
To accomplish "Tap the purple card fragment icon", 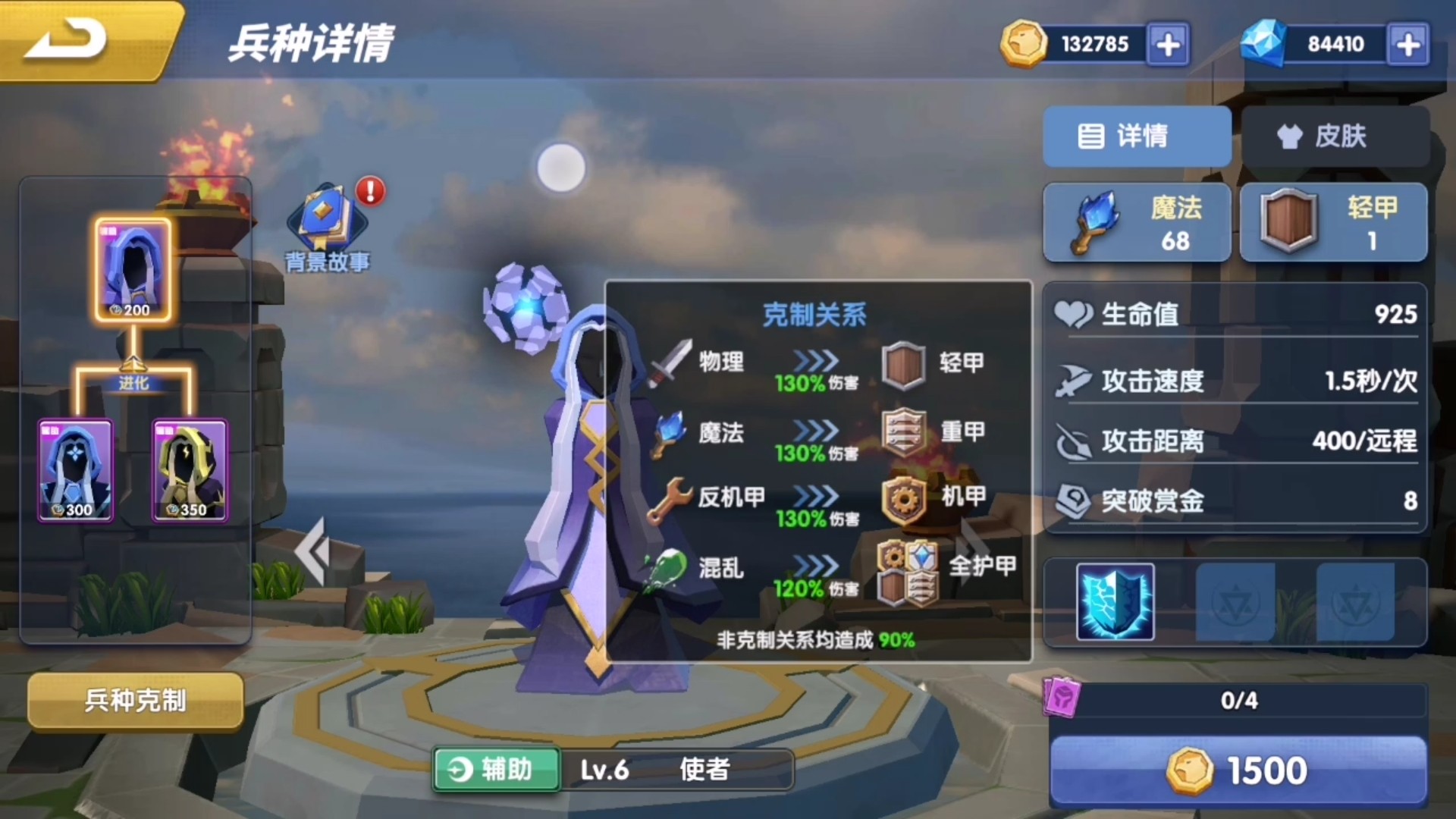I will coord(1061,696).
